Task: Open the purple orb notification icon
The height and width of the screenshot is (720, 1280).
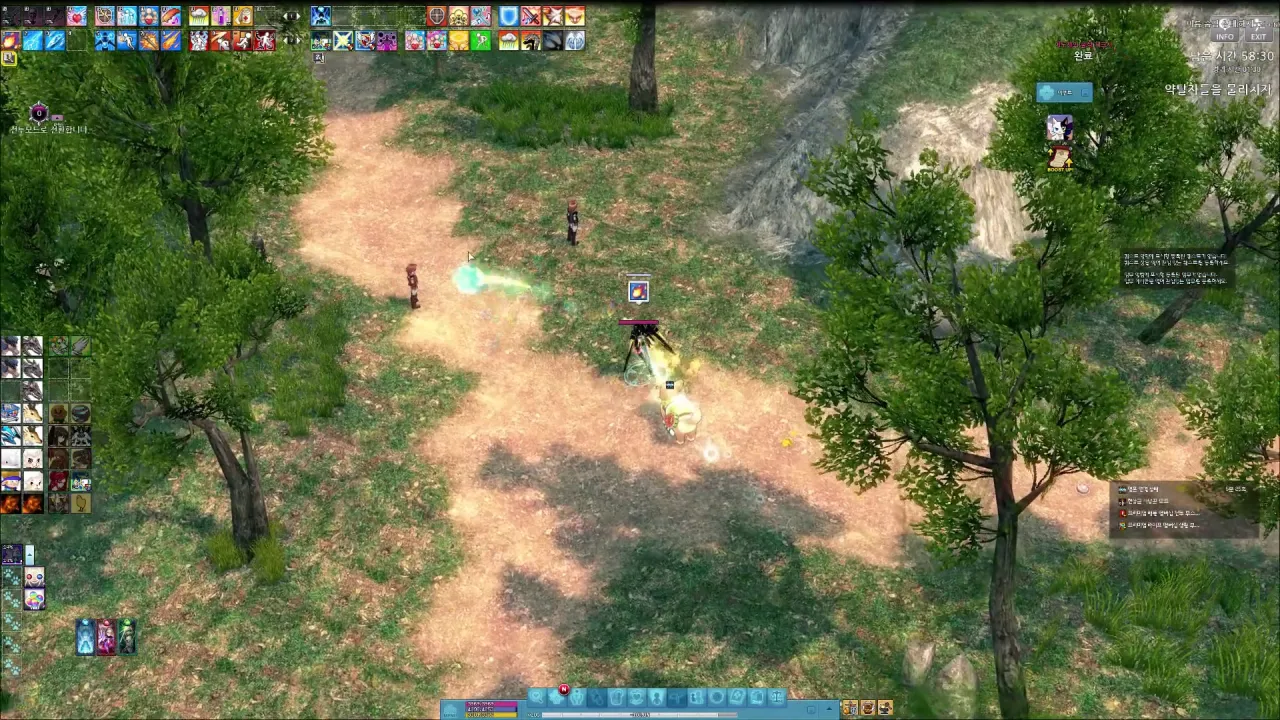Action: (38, 113)
